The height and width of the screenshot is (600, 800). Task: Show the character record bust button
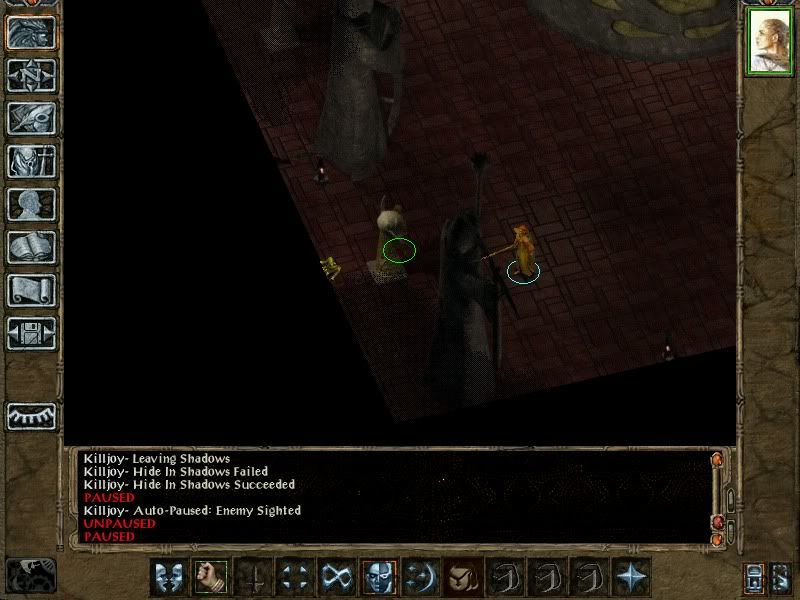click(31, 205)
